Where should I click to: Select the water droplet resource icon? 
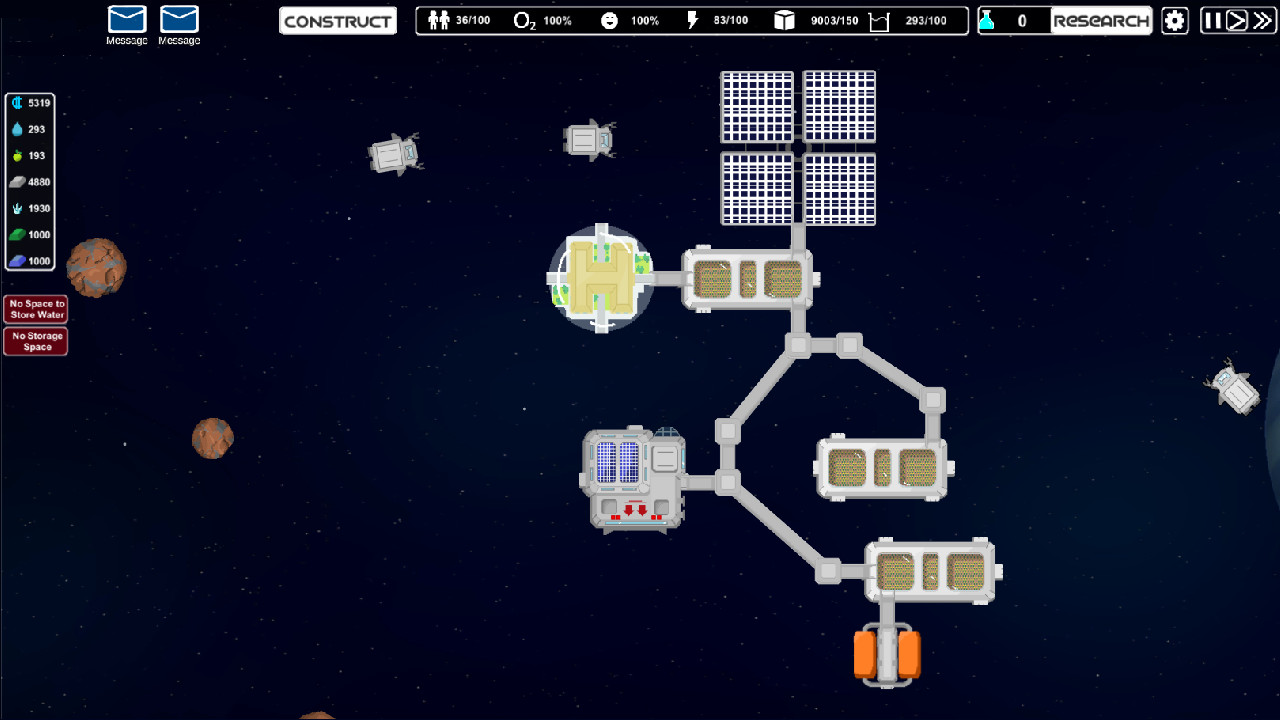tap(19, 129)
